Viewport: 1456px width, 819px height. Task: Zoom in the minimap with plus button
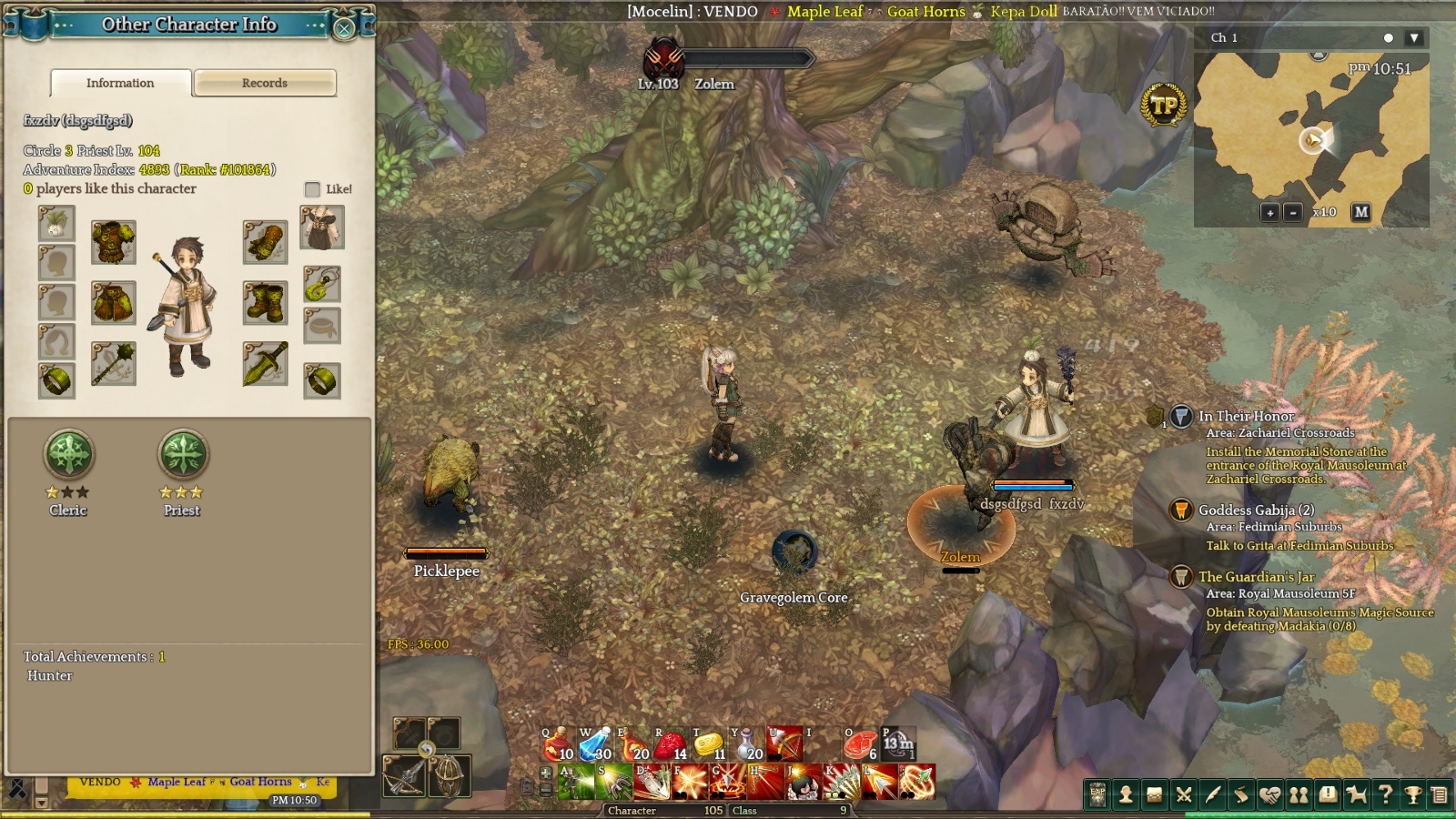1269,212
